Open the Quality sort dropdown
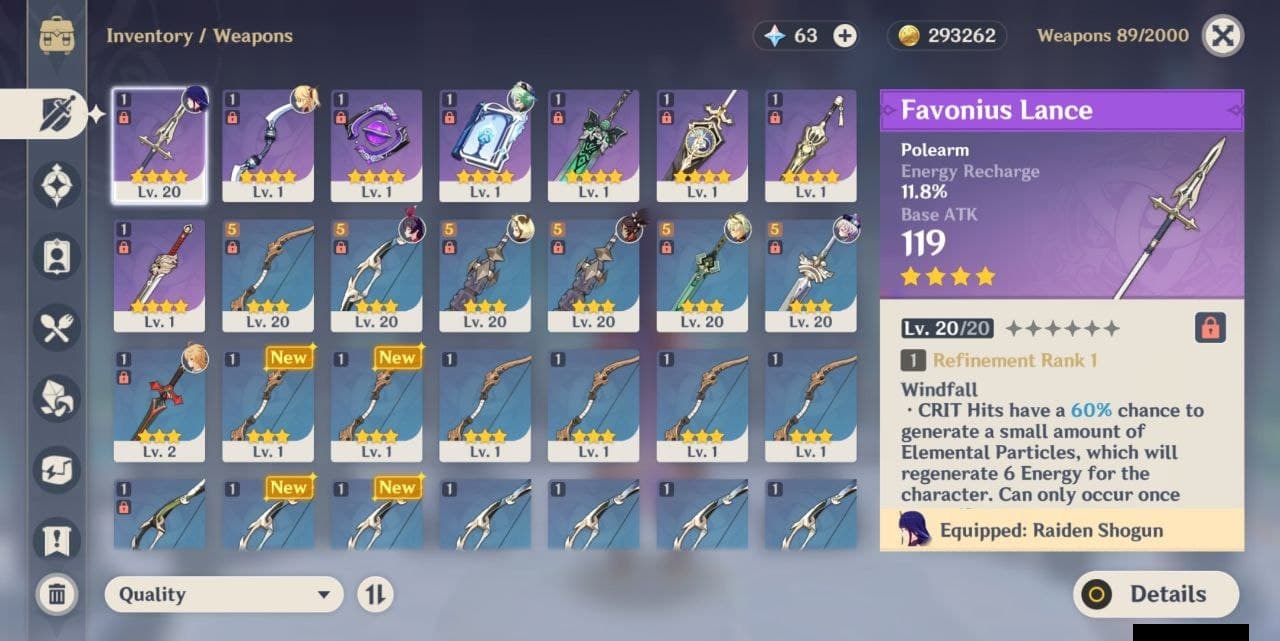 (223, 595)
